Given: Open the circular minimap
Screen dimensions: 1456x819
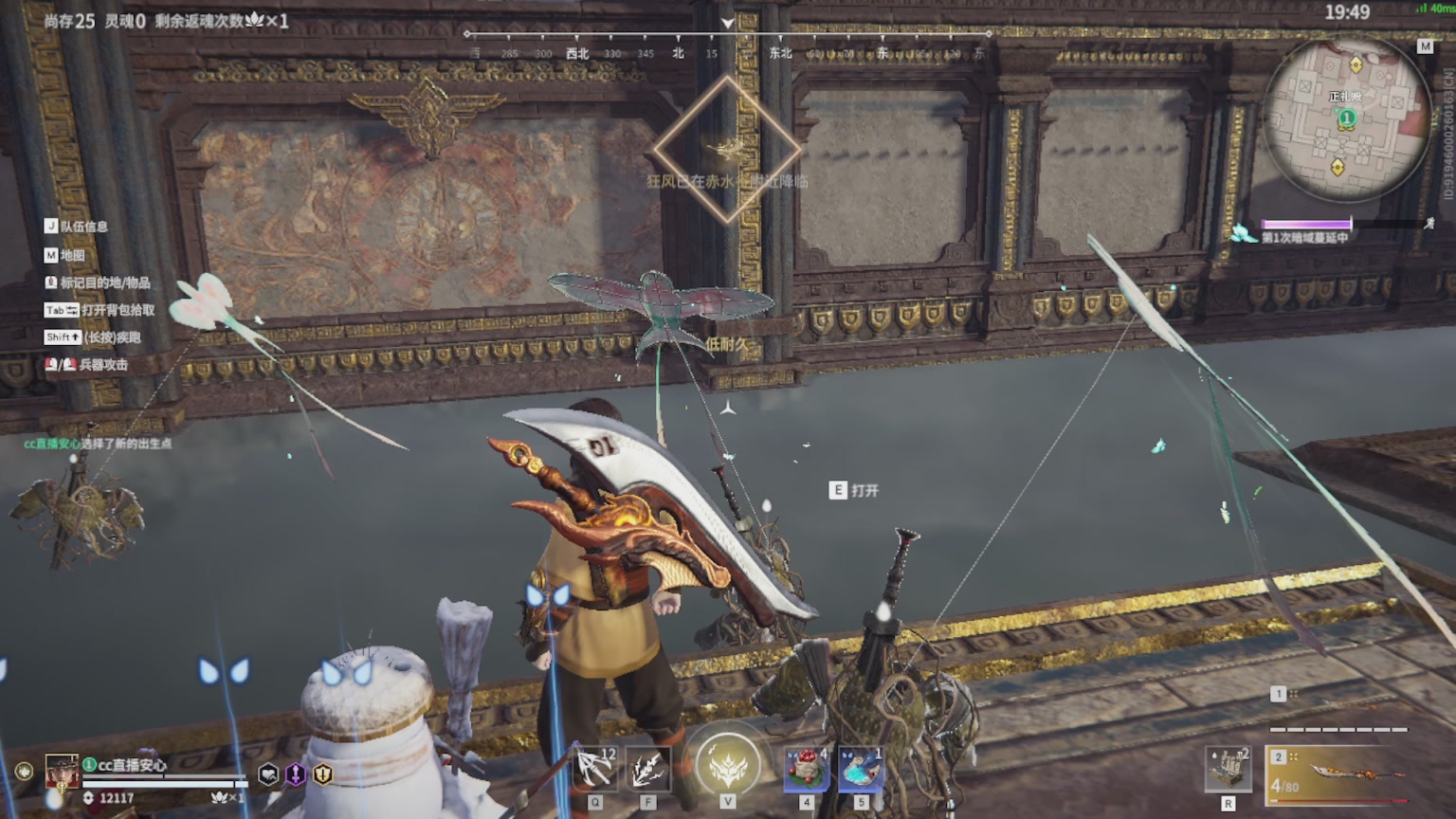Looking at the screenshot, I should pyautogui.click(x=1346, y=118).
